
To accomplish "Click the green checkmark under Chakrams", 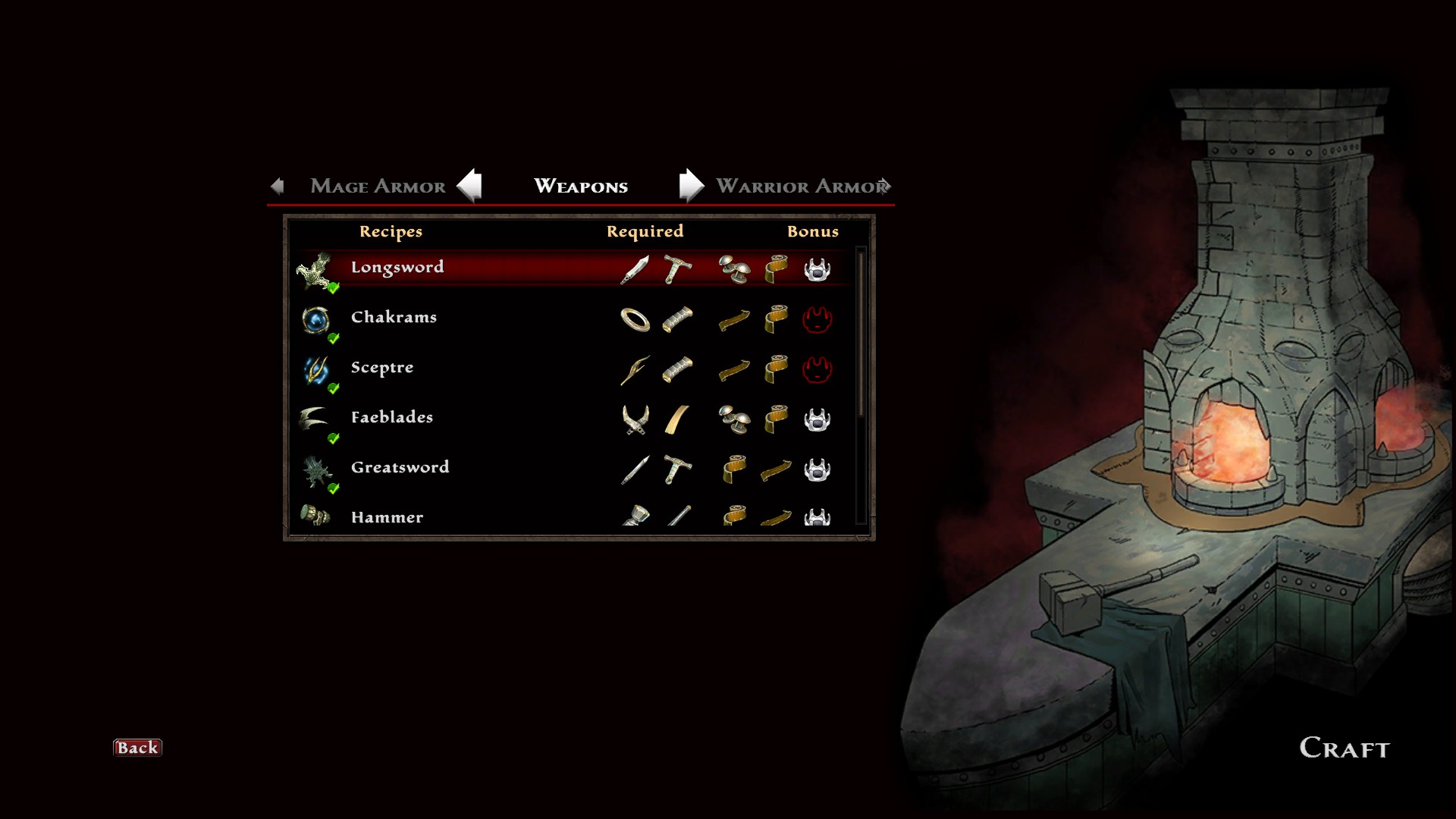I will [334, 339].
